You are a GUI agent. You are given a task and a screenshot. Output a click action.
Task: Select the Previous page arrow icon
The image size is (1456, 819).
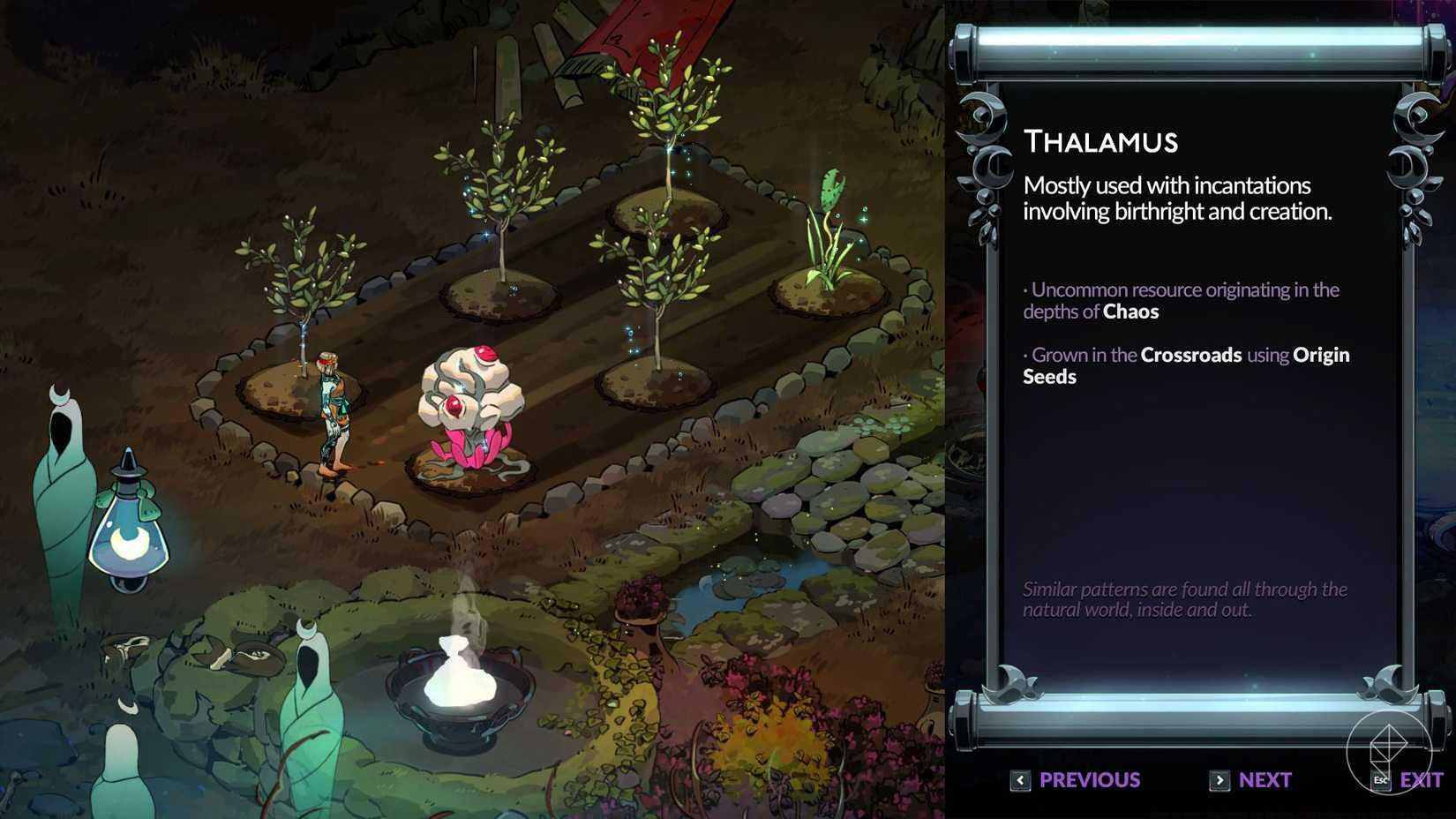coord(1020,780)
